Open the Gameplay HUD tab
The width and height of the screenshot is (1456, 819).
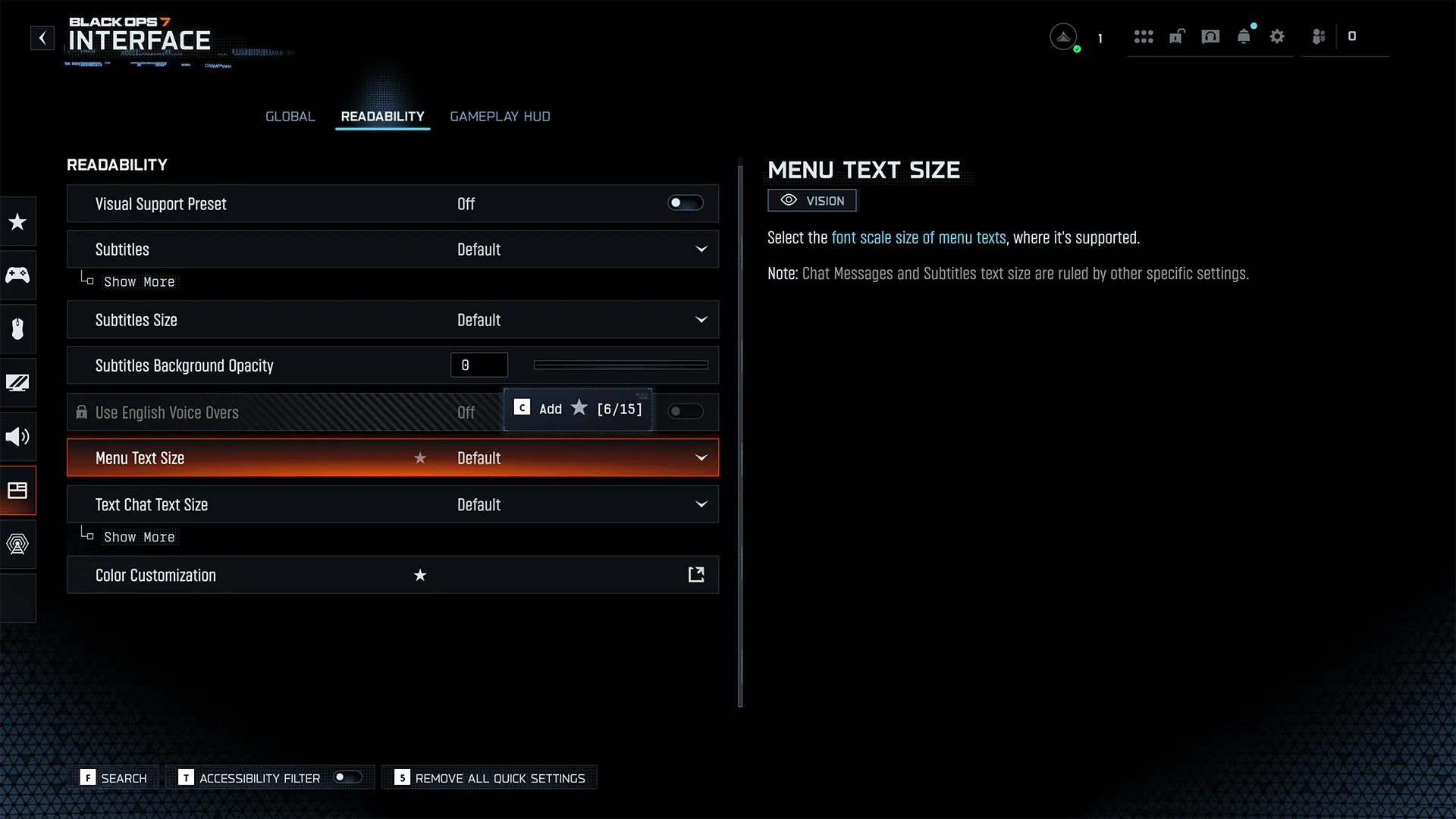tap(500, 117)
